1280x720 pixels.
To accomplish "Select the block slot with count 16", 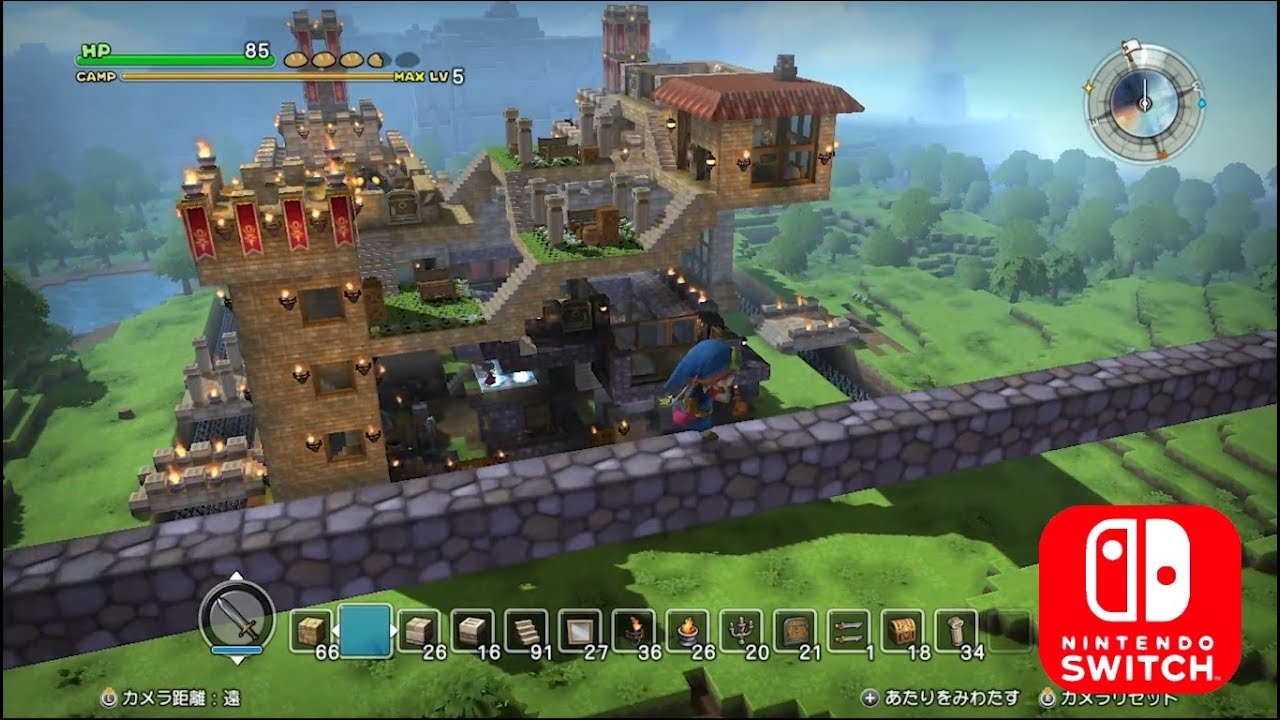I will point(472,632).
